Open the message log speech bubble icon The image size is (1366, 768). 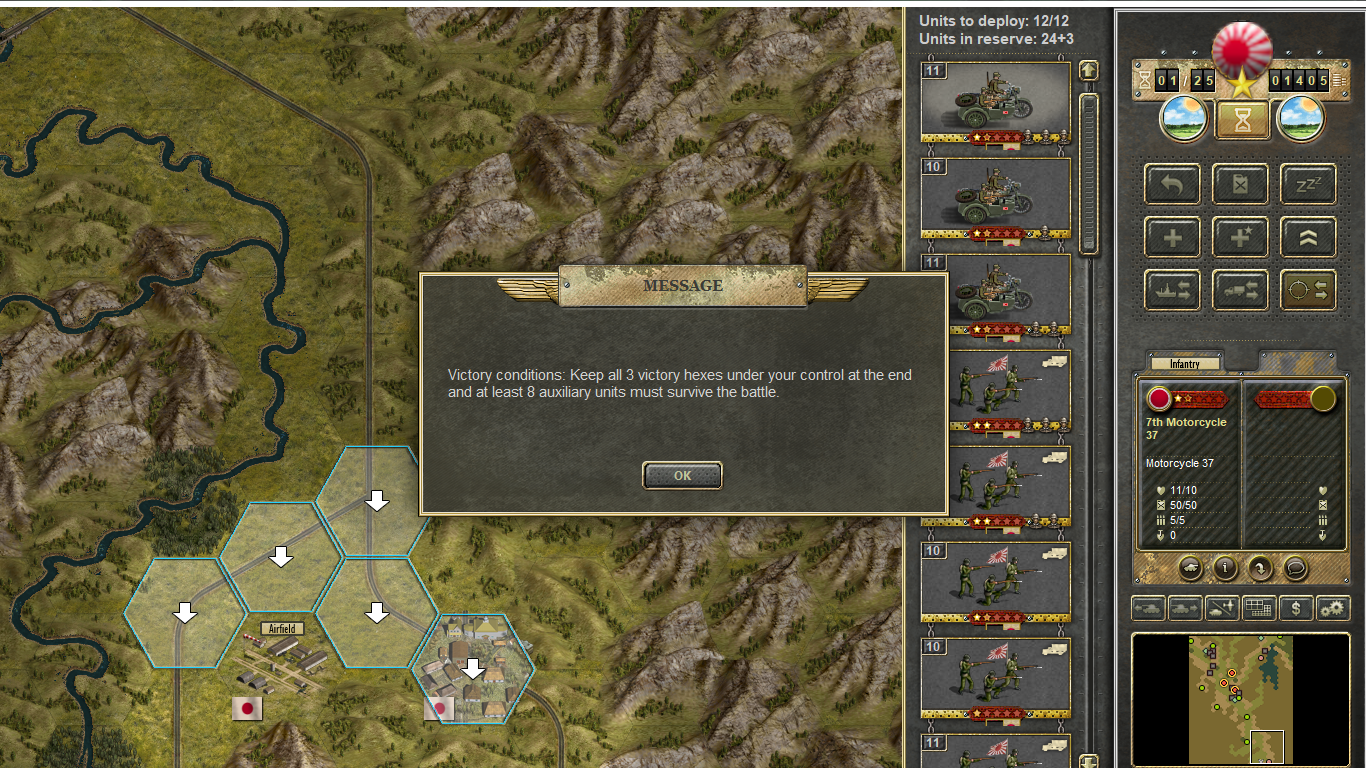[1295, 568]
